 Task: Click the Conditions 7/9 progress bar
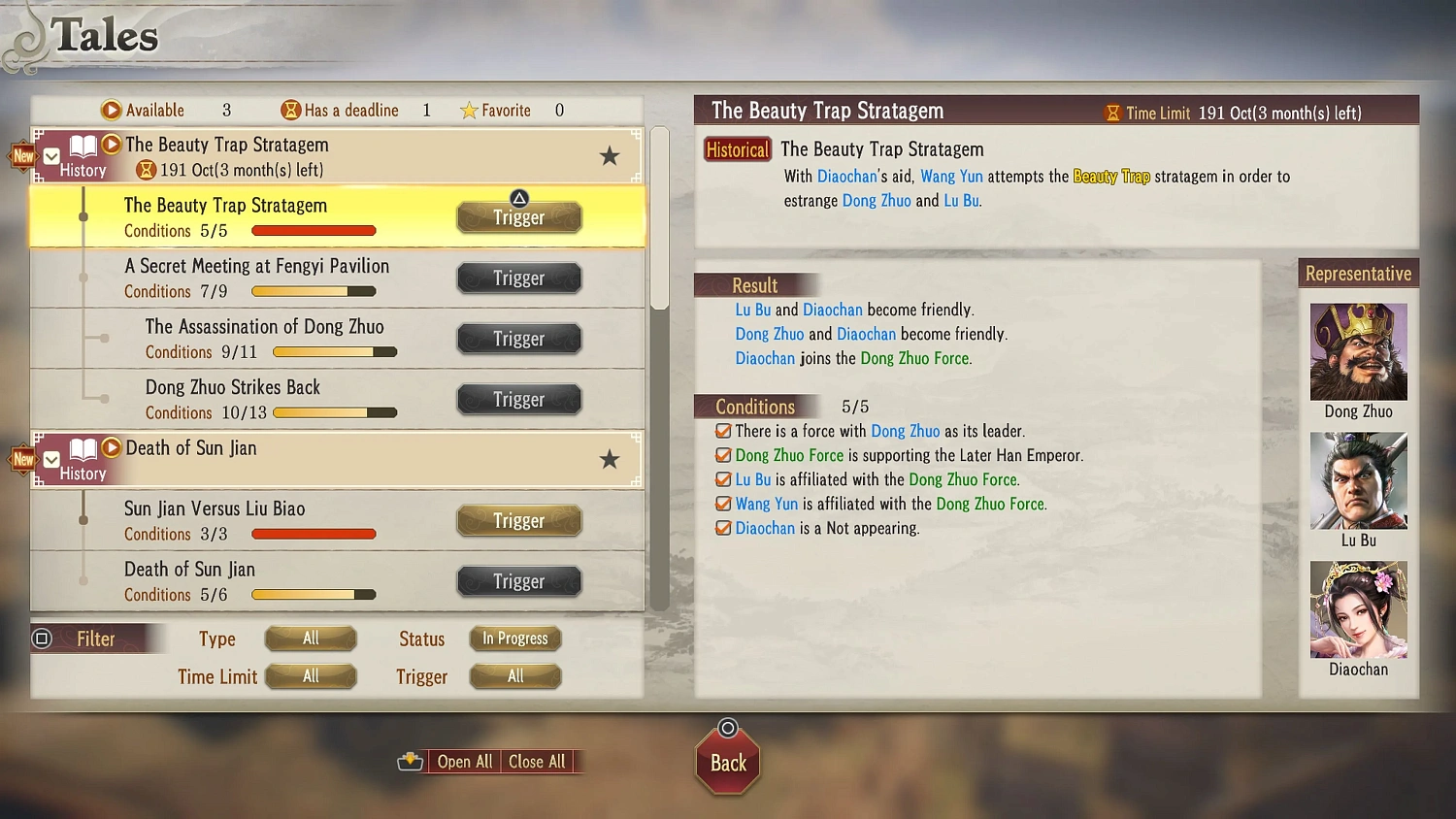coord(313,290)
